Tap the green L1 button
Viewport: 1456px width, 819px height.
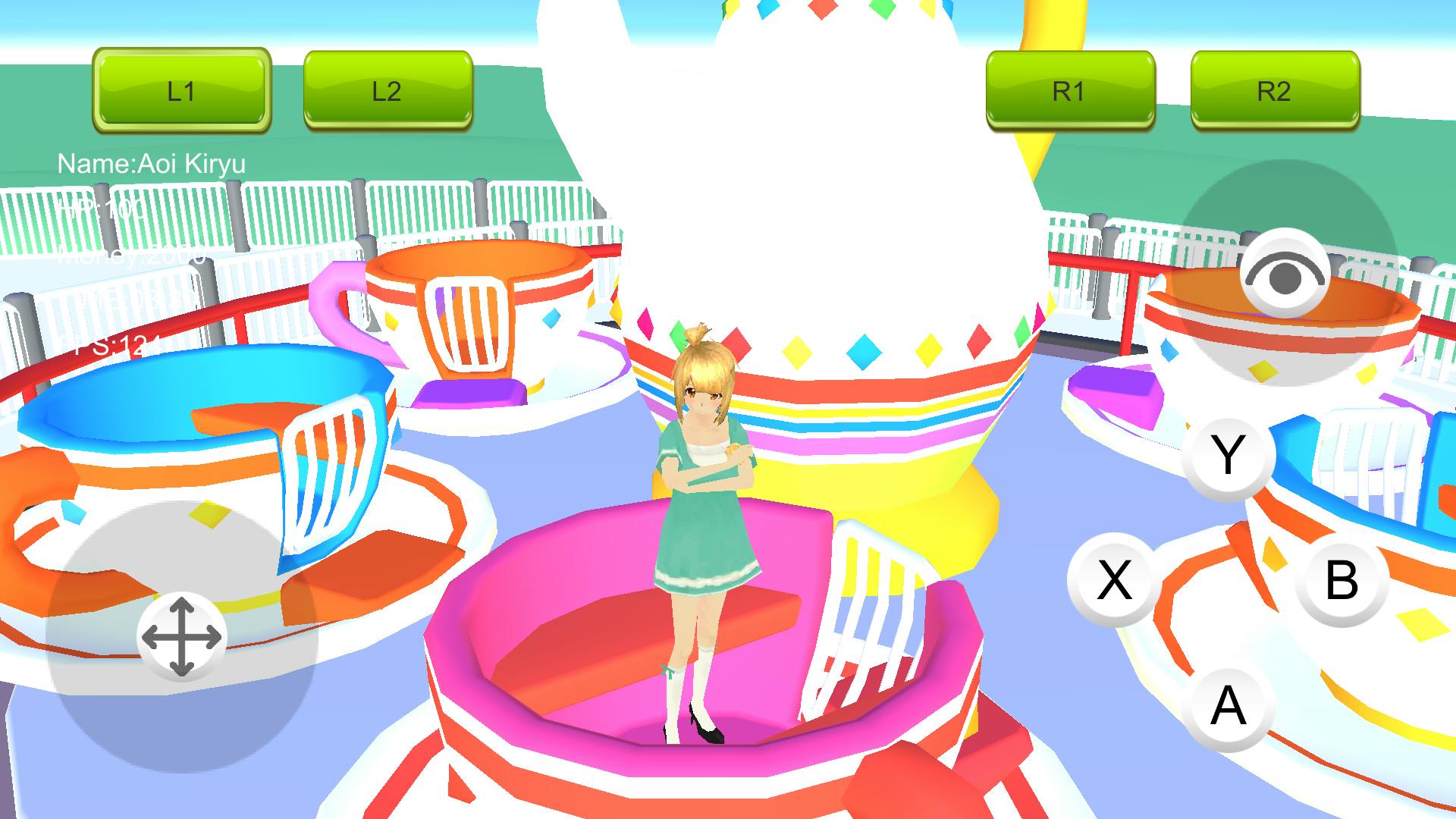tap(181, 89)
